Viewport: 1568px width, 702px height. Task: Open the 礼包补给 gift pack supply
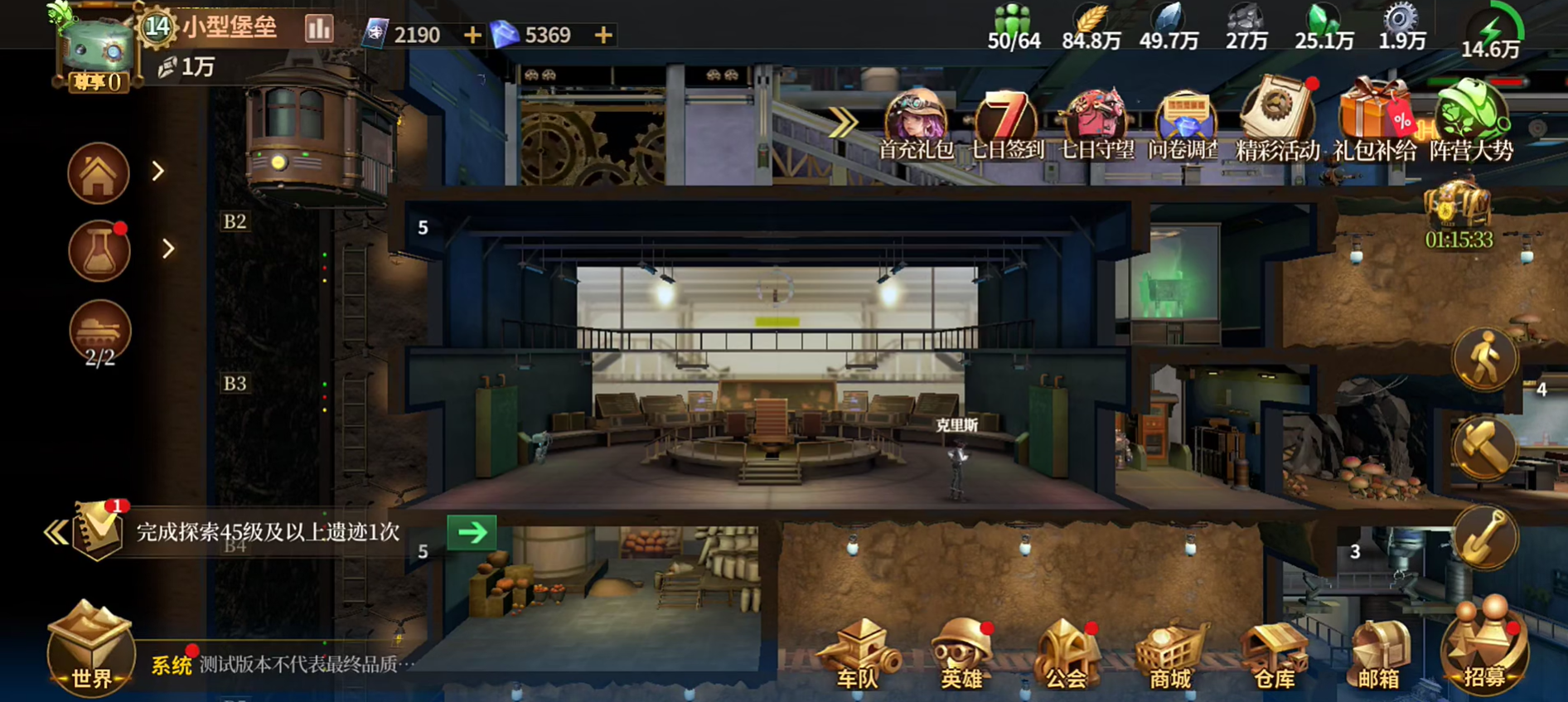coord(1374,124)
